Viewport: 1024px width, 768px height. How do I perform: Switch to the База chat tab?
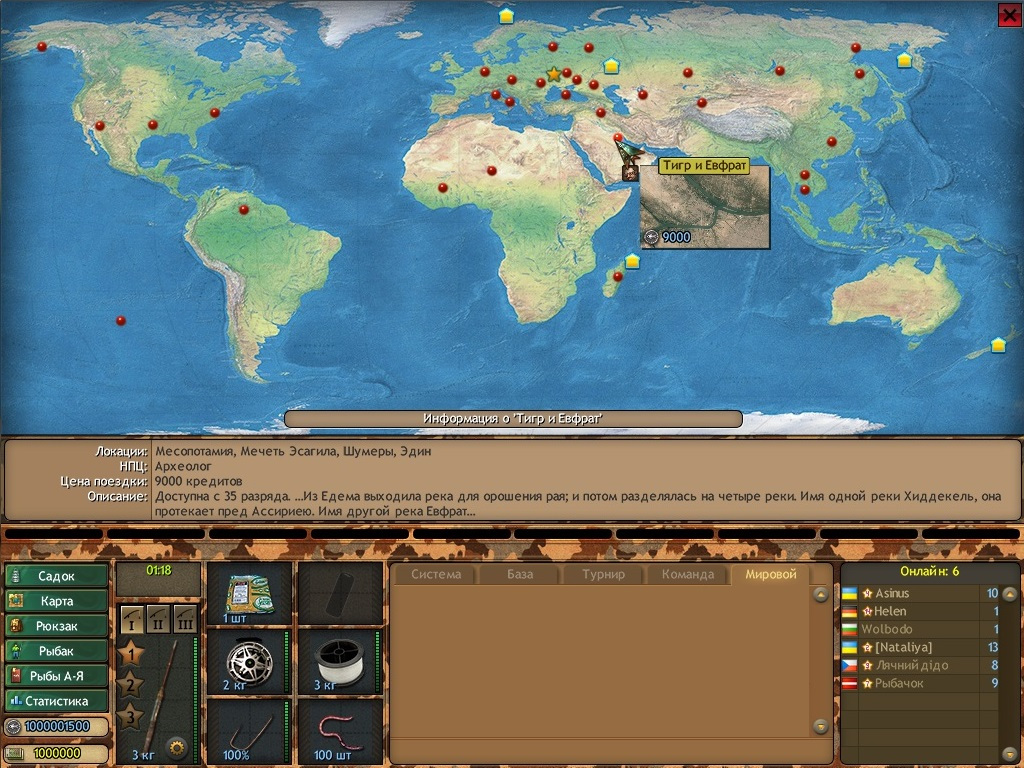click(x=520, y=575)
